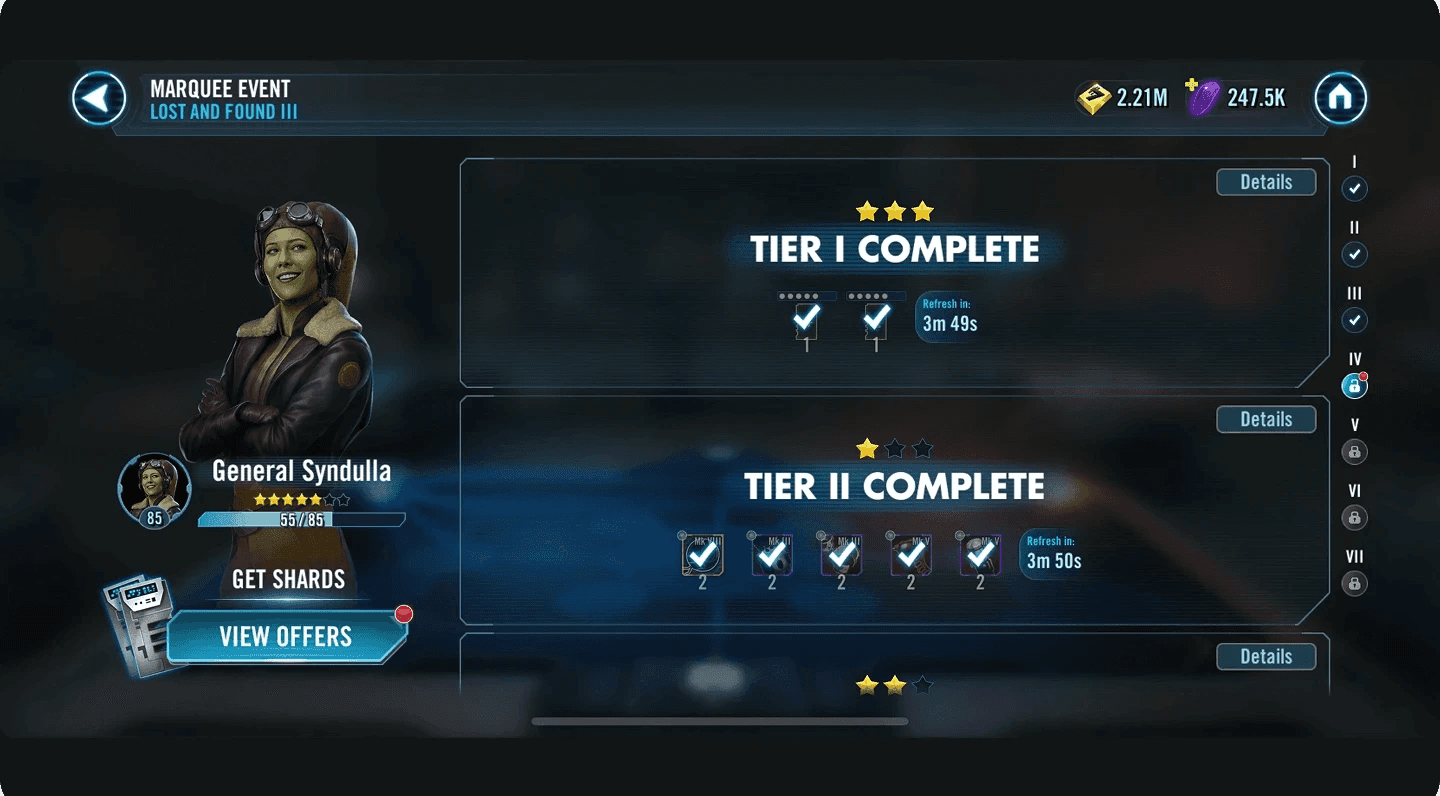This screenshot has height=796, width=1440.
Task: Open Details for Tier I
Action: tap(1266, 182)
